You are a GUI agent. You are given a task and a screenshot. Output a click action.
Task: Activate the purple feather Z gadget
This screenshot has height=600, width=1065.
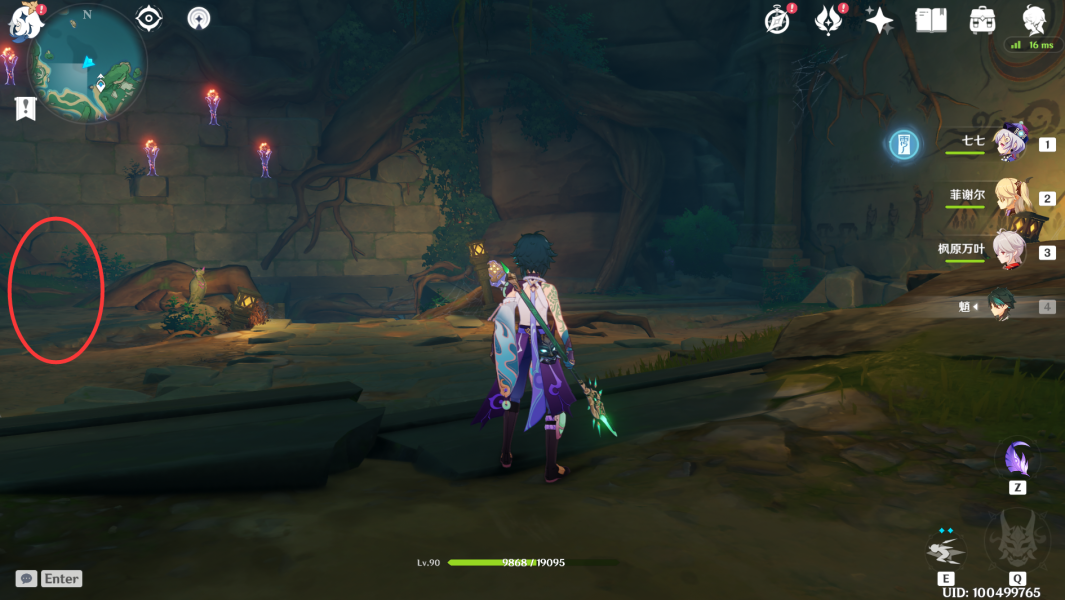tap(1017, 461)
